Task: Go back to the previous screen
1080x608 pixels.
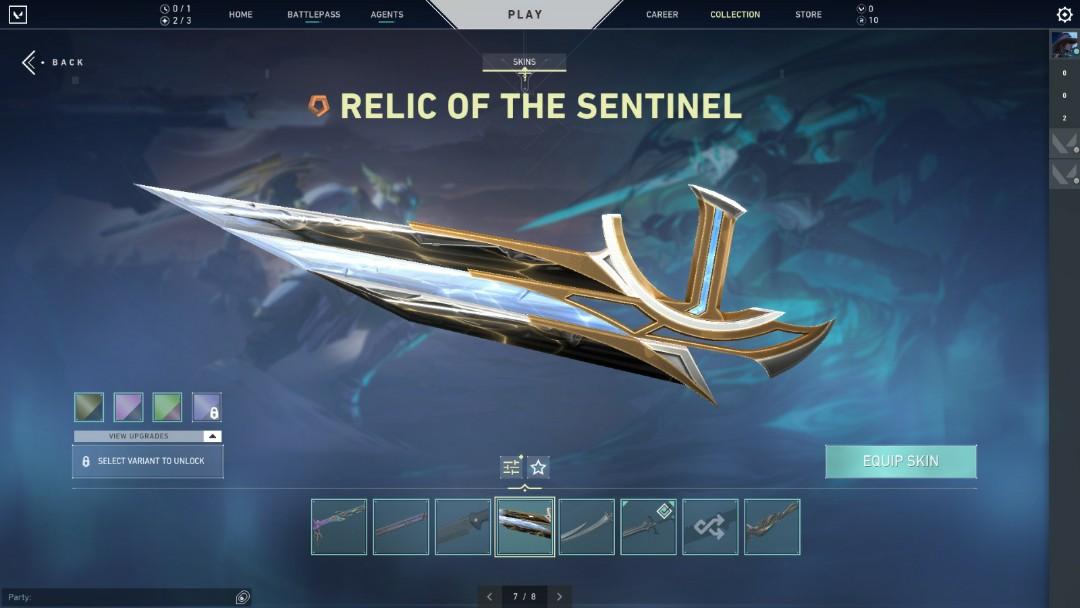Action: (54, 62)
